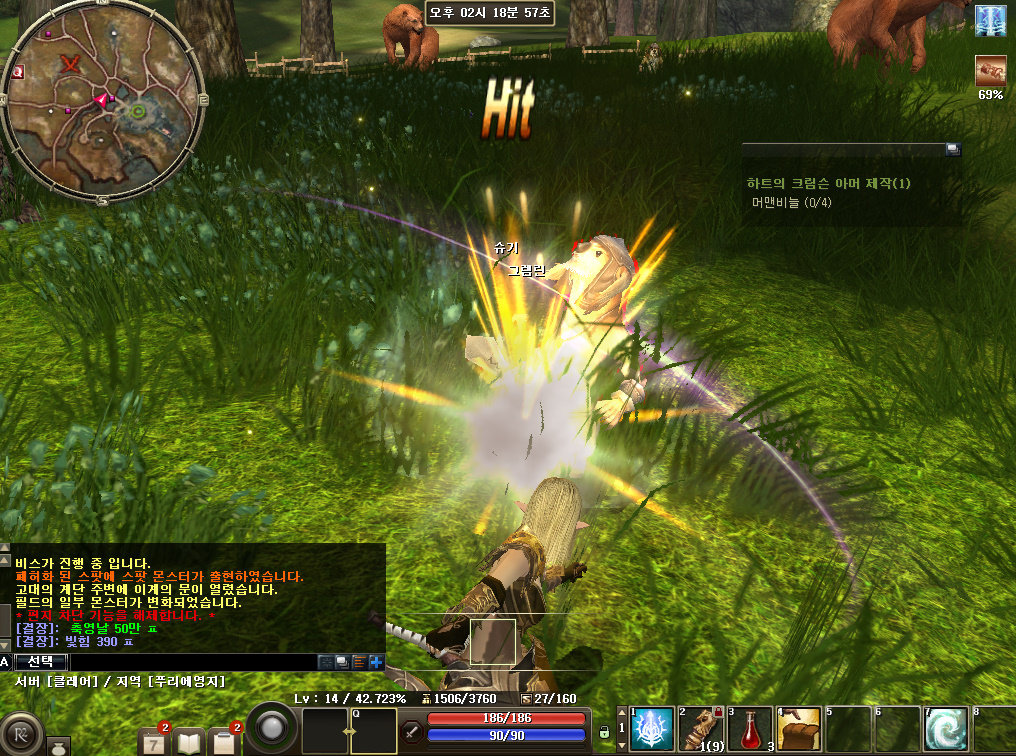Click the circular minimap
Viewport: 1016px width, 756px height.
tap(104, 101)
